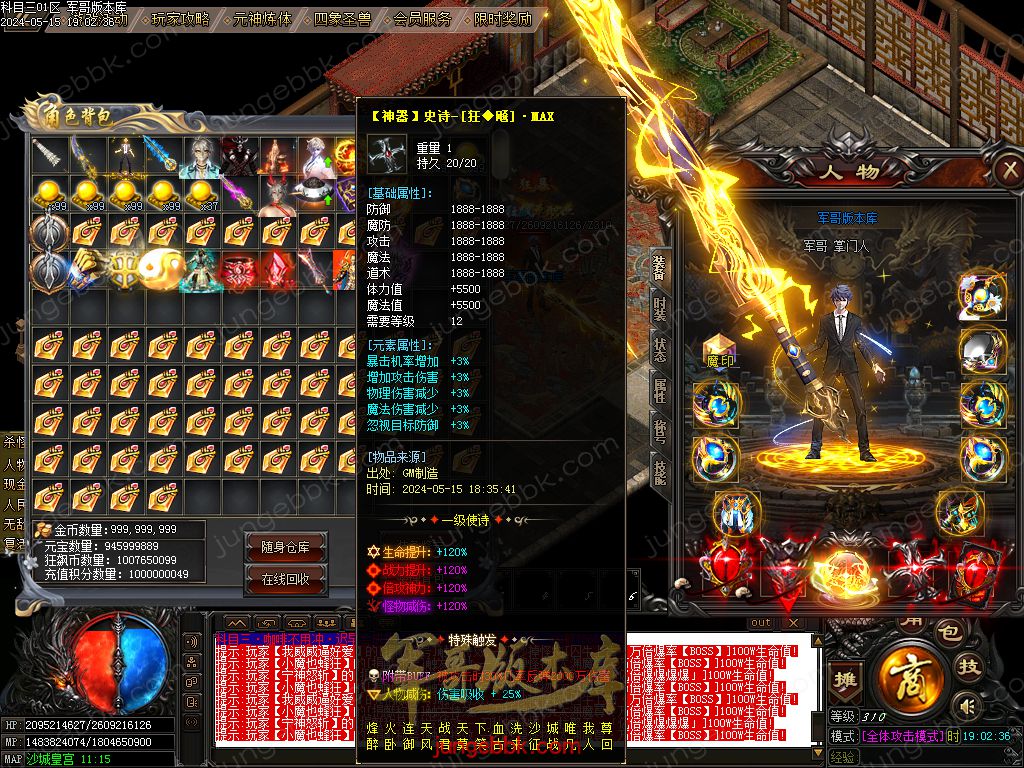Switch to the 状态 status tab
This screenshot has width=1024, height=768.
pyautogui.click(x=660, y=351)
